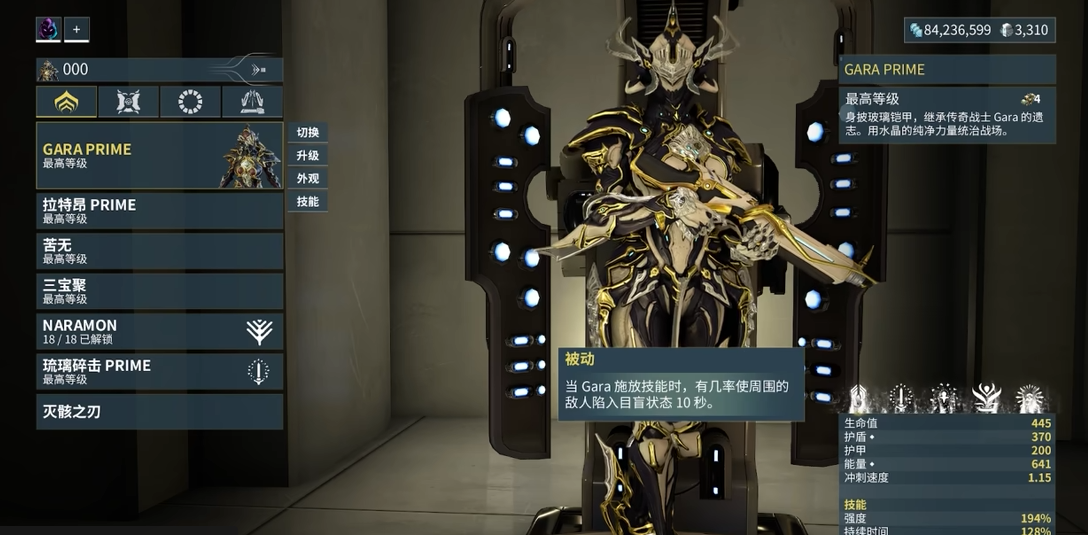Click the 切换 button to switch warframe

(308, 133)
